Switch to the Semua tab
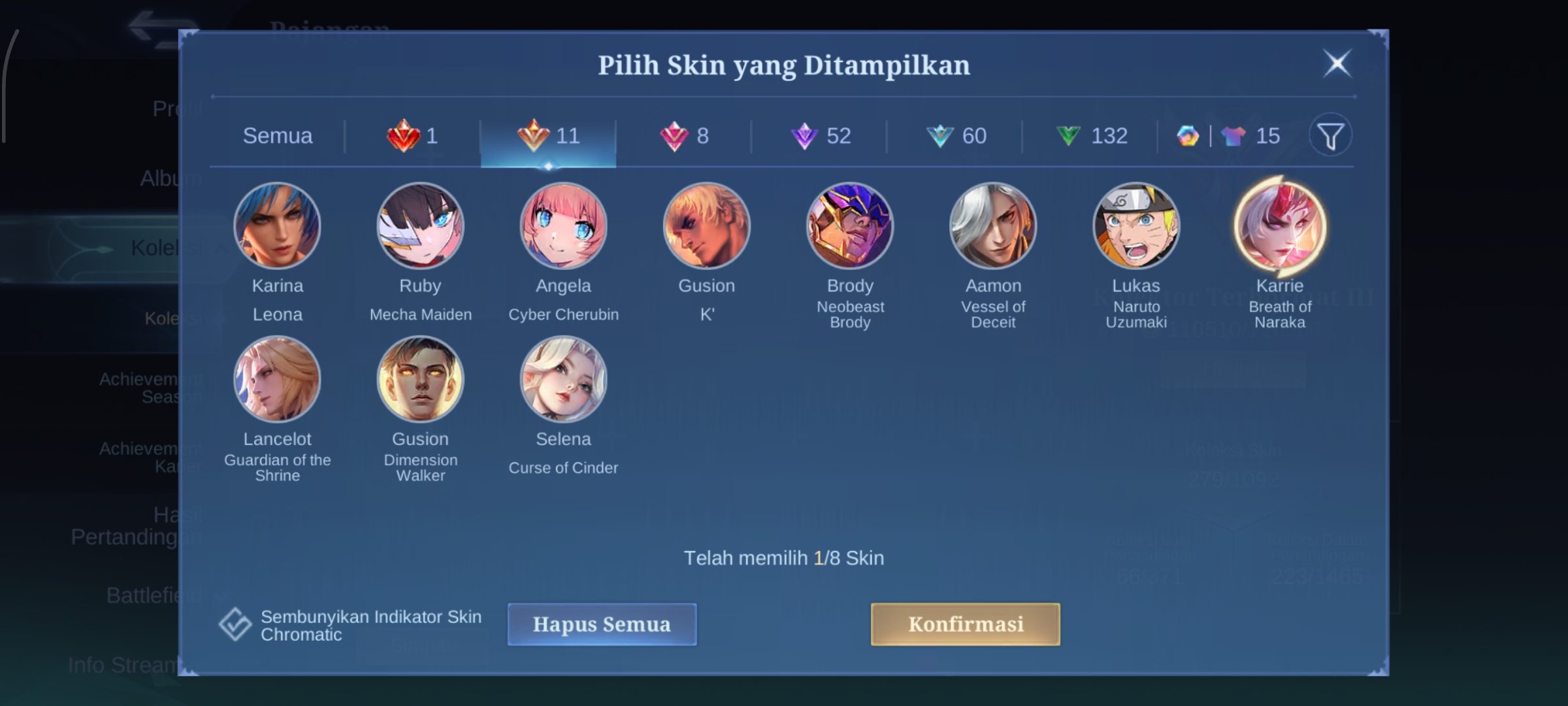 point(278,136)
